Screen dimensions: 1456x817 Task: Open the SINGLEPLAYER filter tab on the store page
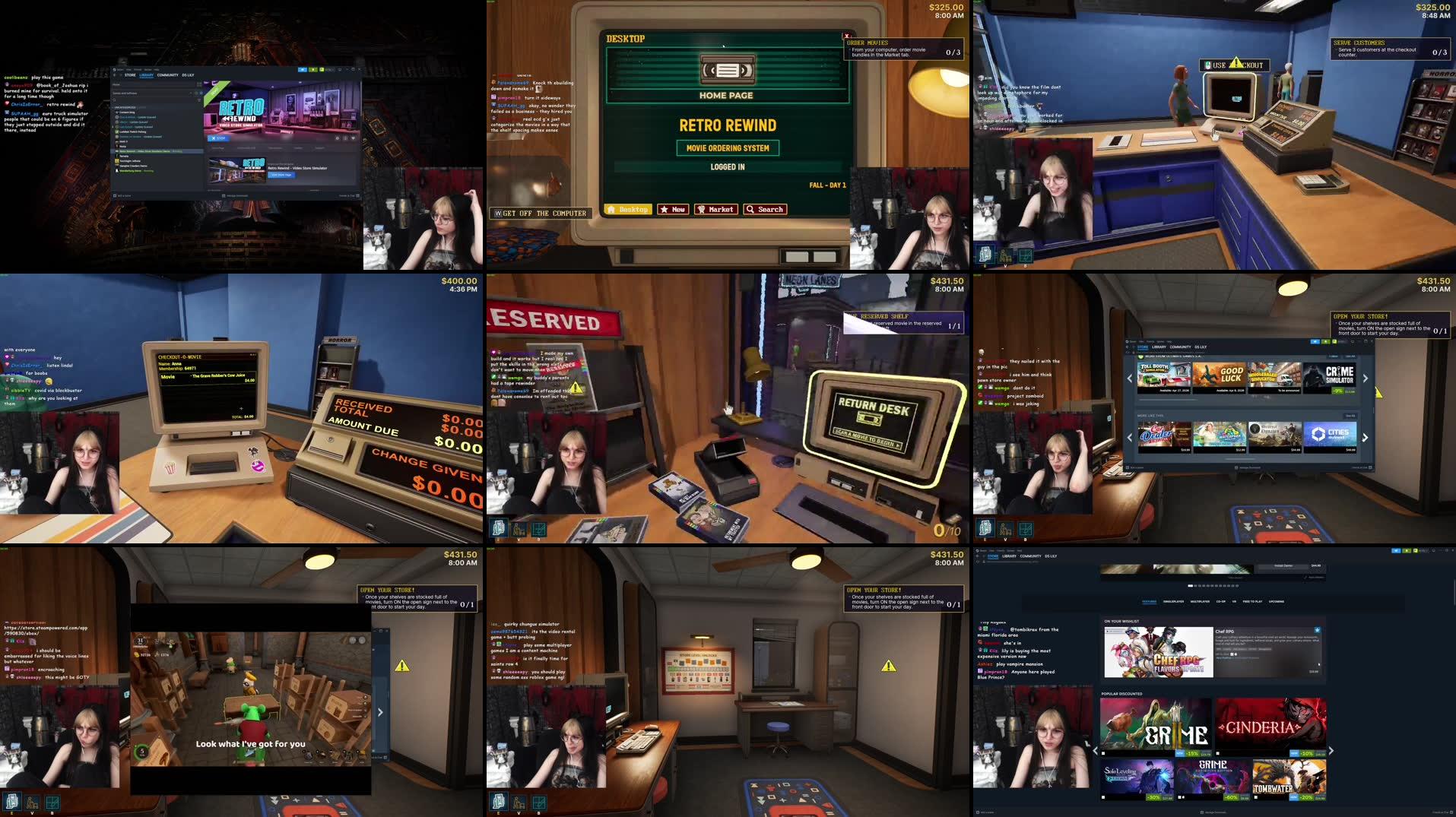1174,601
